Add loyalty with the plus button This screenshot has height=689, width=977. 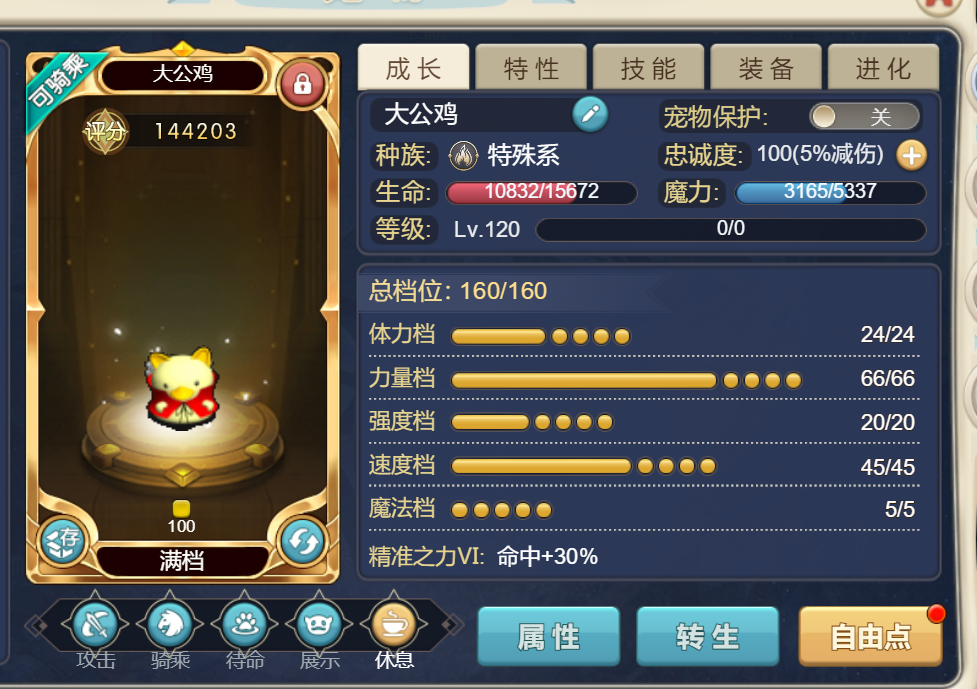911,155
